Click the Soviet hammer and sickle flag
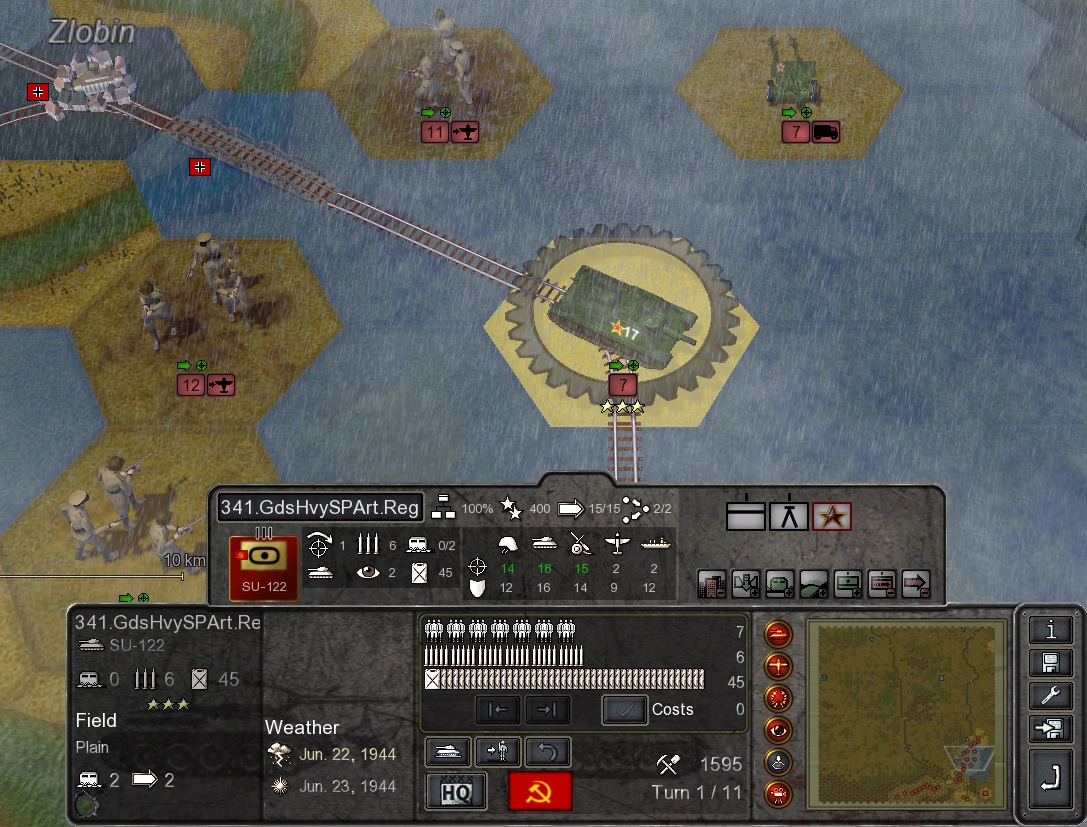 click(540, 791)
